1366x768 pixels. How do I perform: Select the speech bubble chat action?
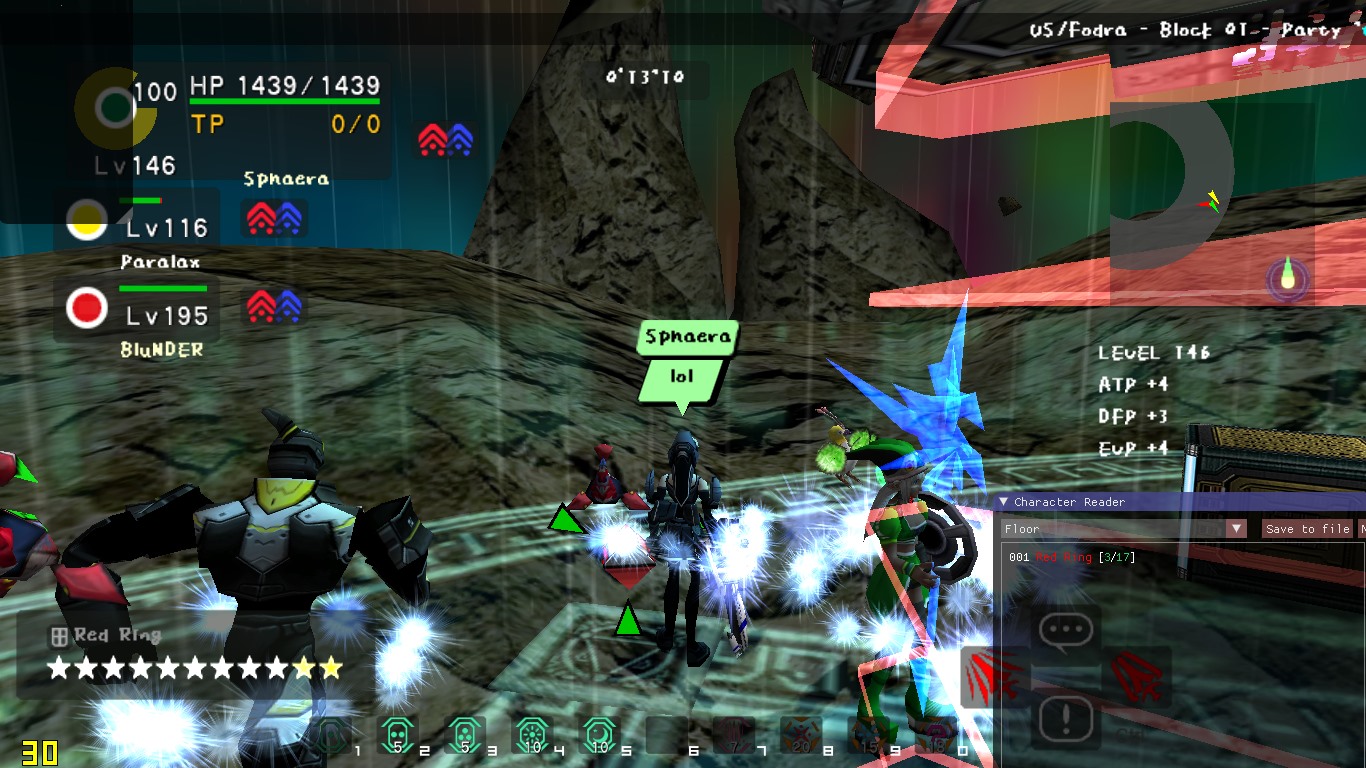pos(1066,630)
